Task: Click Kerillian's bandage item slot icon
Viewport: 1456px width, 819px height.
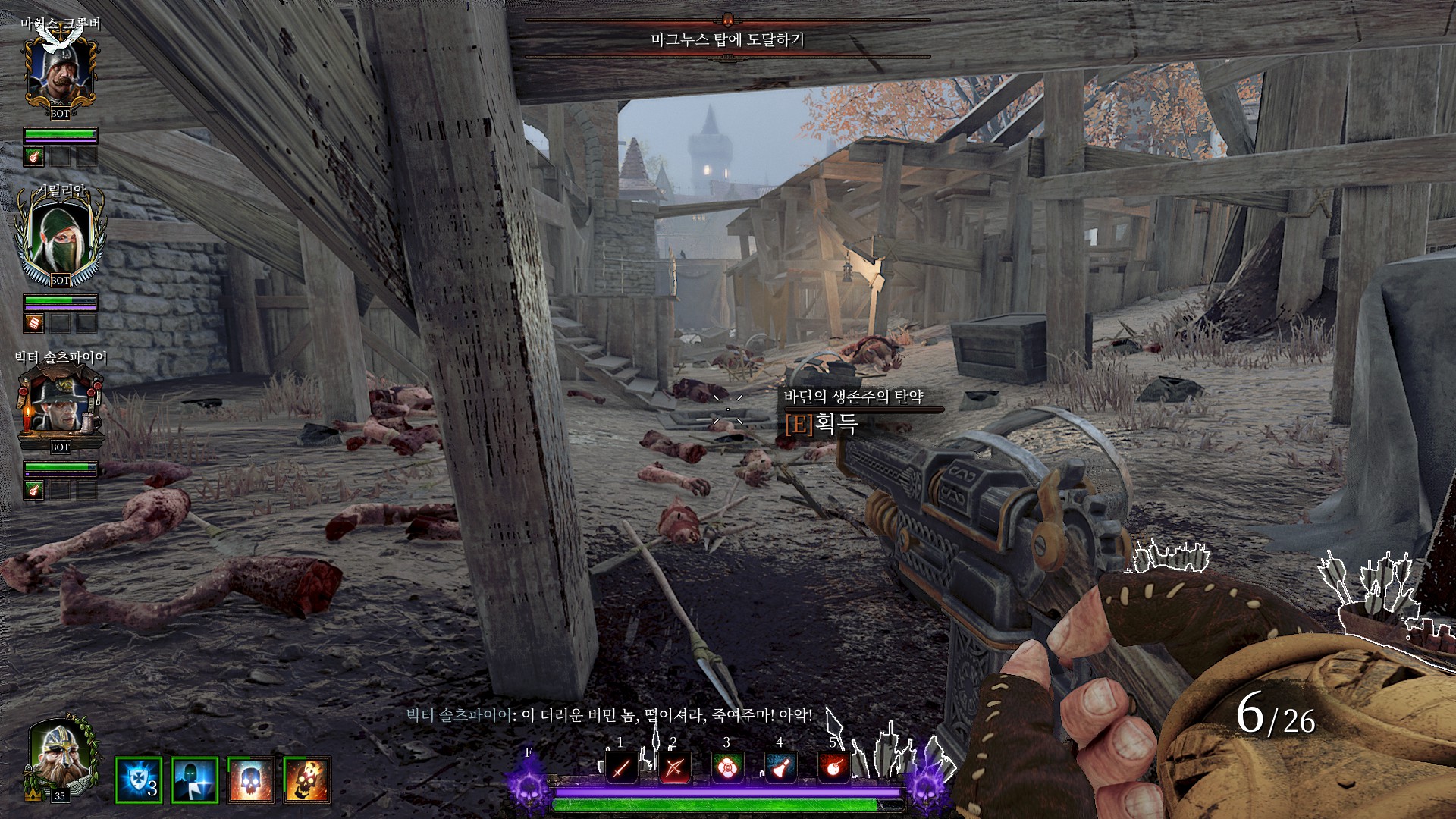Action: click(x=34, y=324)
